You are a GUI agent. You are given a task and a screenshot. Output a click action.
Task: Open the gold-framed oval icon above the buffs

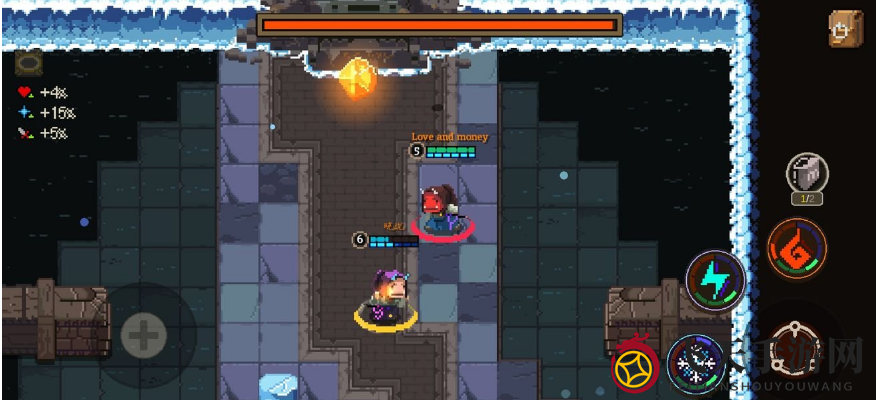[28, 65]
